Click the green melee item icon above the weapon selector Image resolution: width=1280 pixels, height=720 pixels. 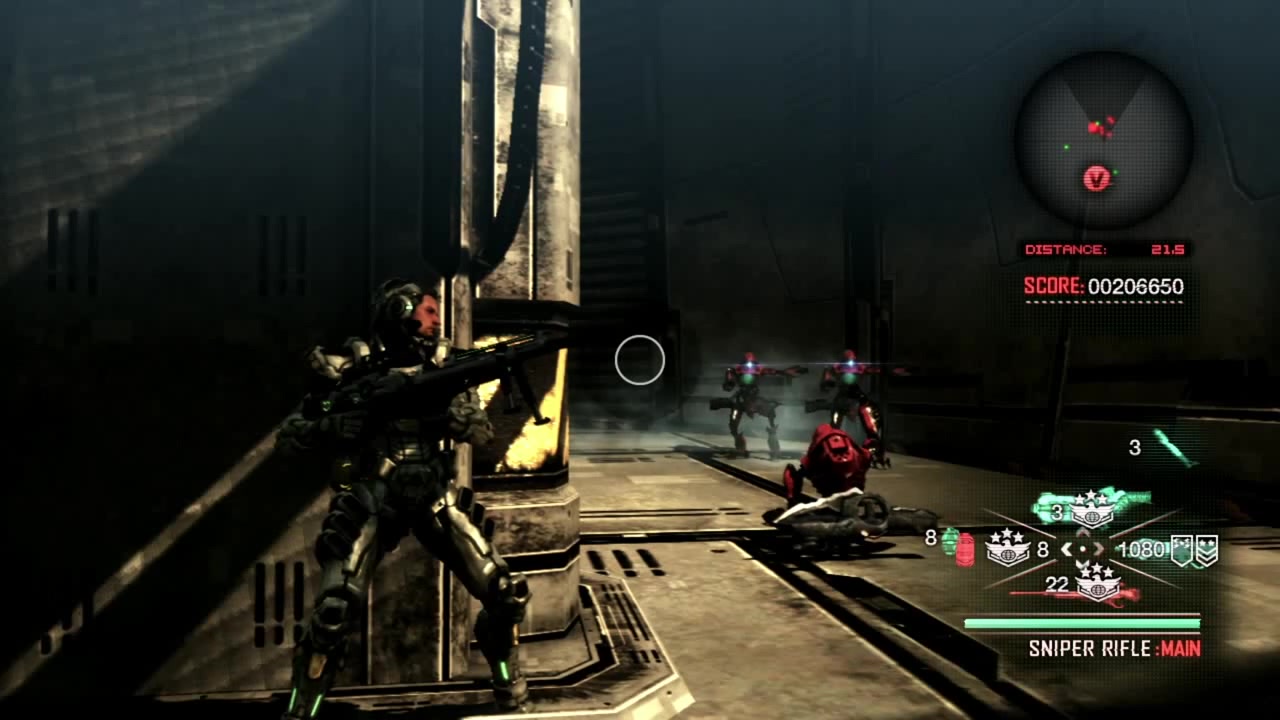(1173, 448)
